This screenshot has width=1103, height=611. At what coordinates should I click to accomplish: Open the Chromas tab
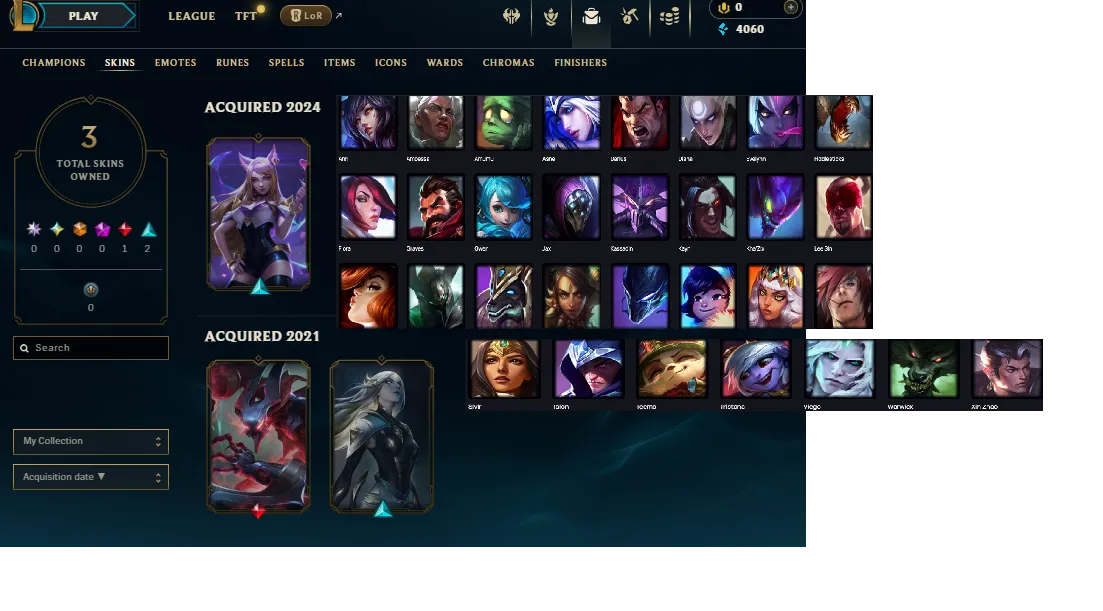point(508,63)
